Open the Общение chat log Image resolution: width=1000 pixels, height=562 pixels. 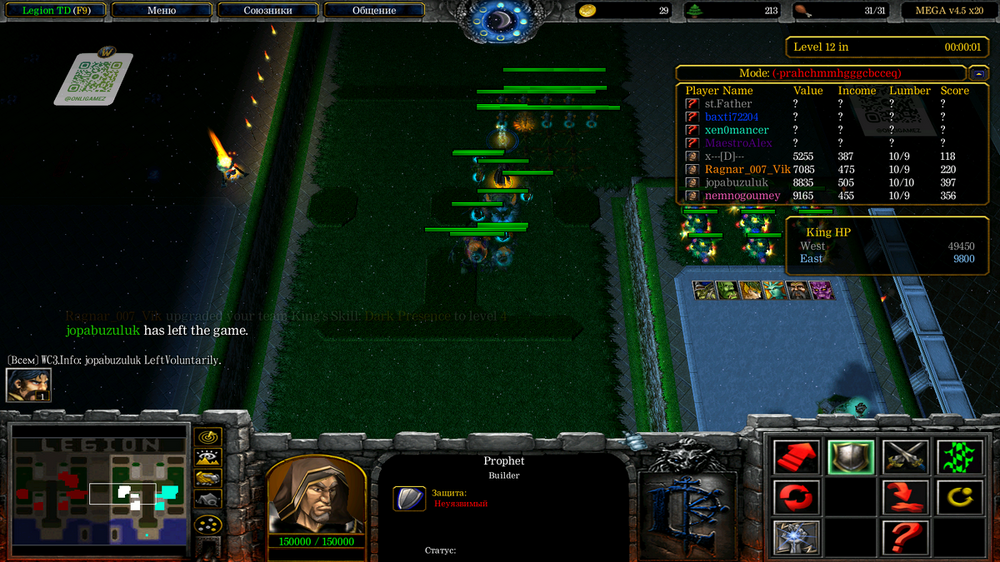(373, 11)
